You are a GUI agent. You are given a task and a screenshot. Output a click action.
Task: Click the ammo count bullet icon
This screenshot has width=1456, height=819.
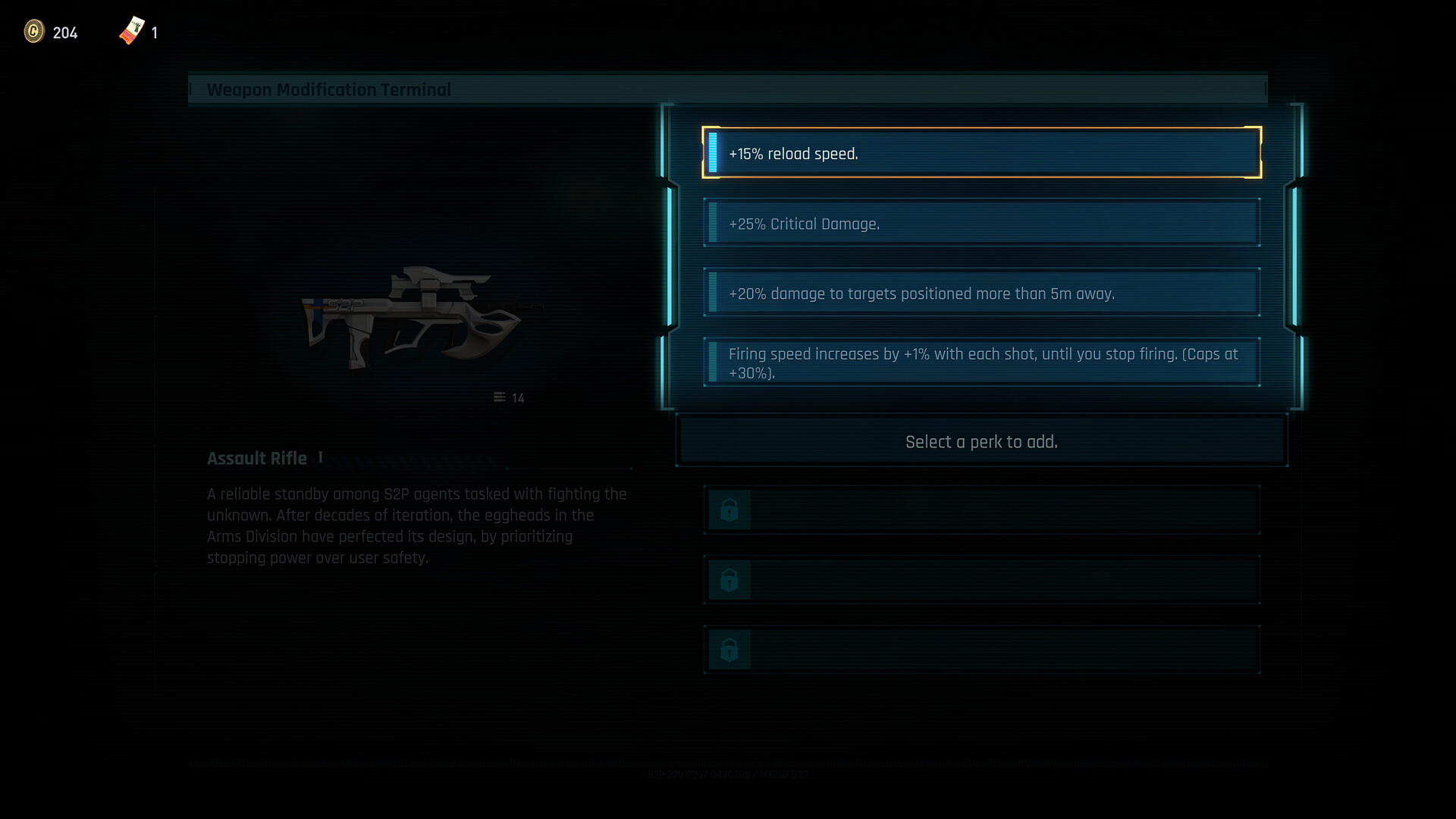[x=500, y=397]
